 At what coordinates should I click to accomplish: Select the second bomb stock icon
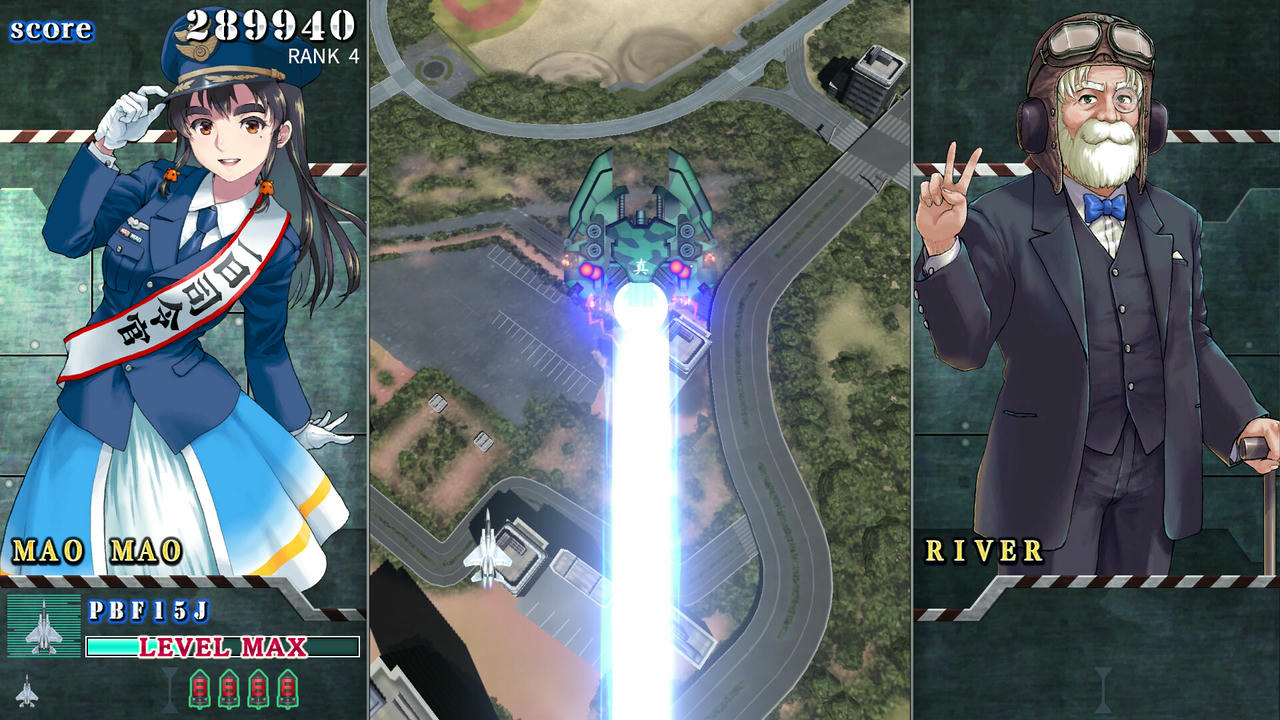coord(231,688)
